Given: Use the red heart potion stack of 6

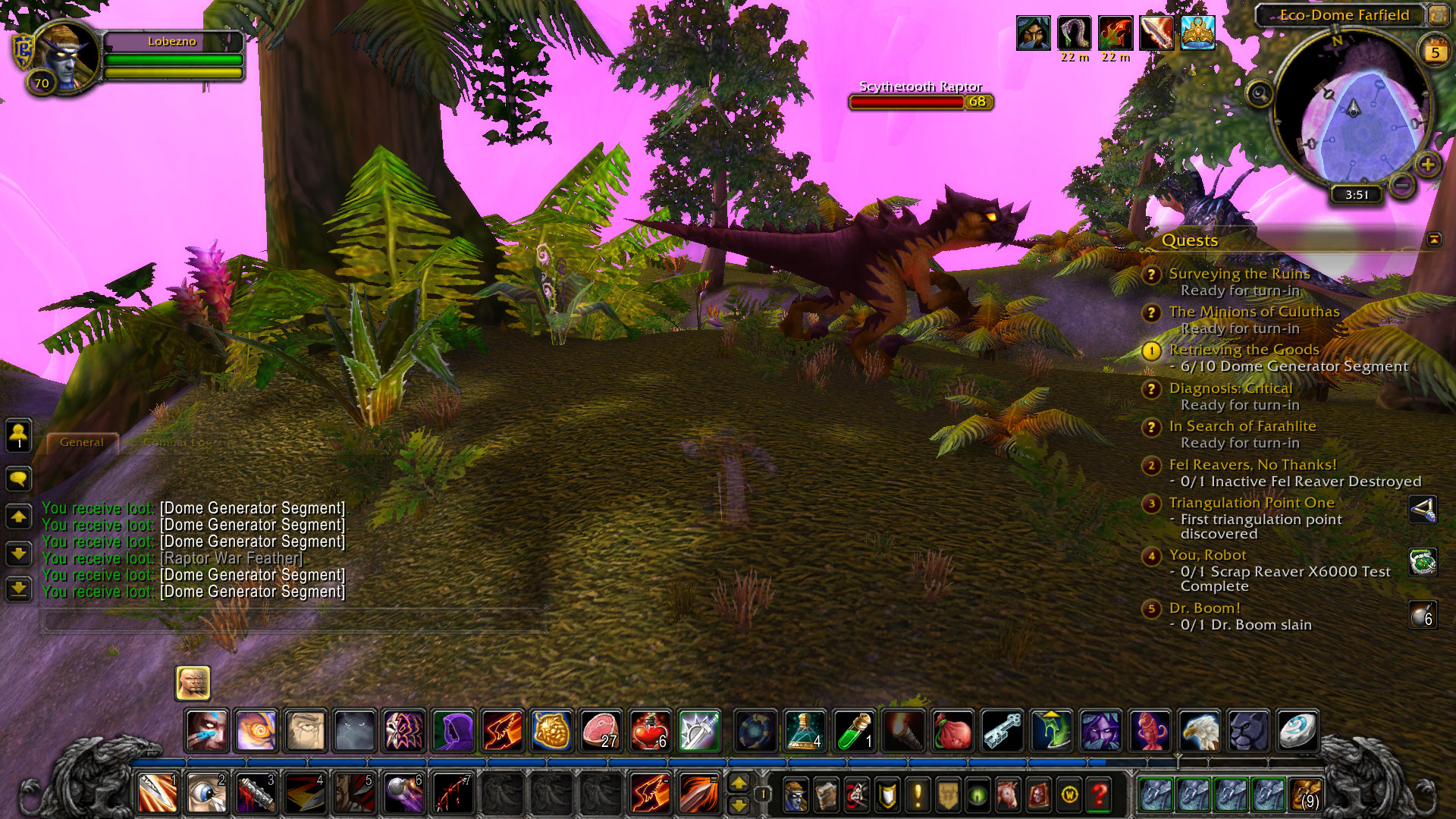Looking at the screenshot, I should tap(650, 730).
